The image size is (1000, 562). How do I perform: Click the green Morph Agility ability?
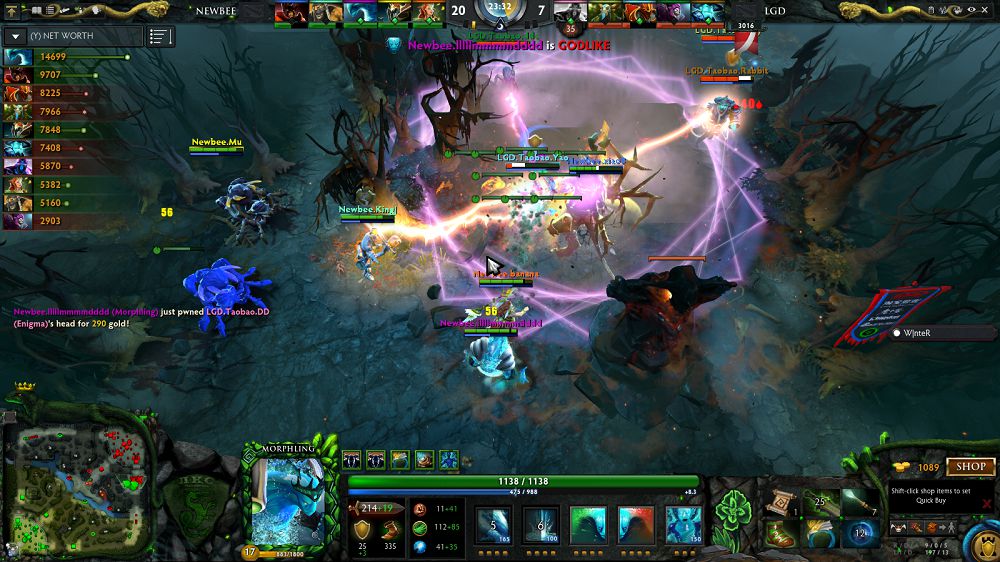coord(589,524)
